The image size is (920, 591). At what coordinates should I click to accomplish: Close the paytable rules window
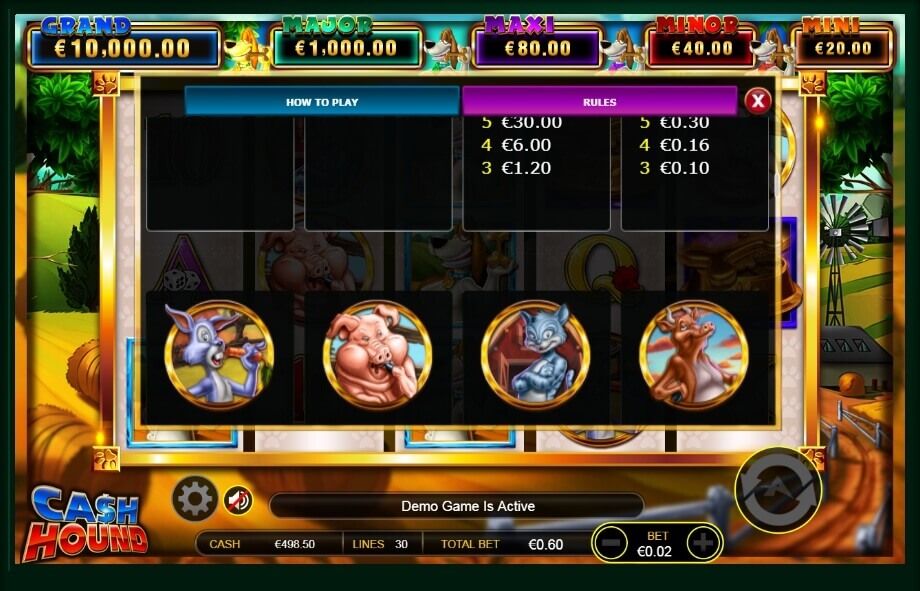coord(758,100)
